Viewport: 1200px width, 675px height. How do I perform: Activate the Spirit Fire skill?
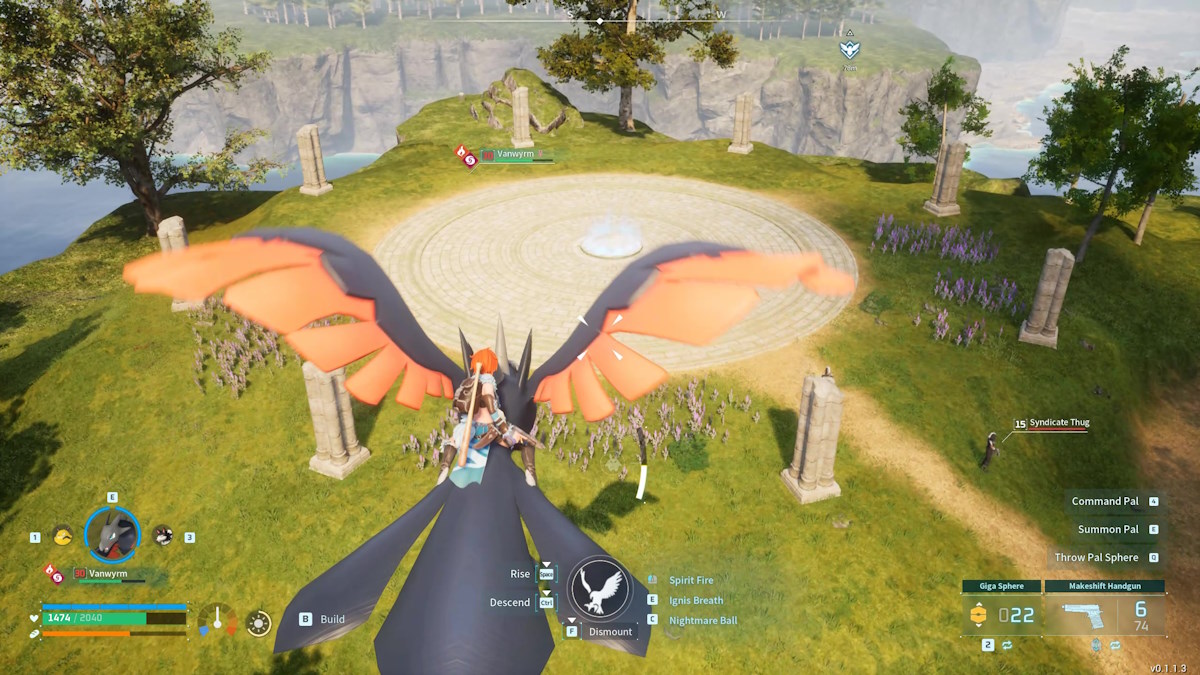(691, 580)
